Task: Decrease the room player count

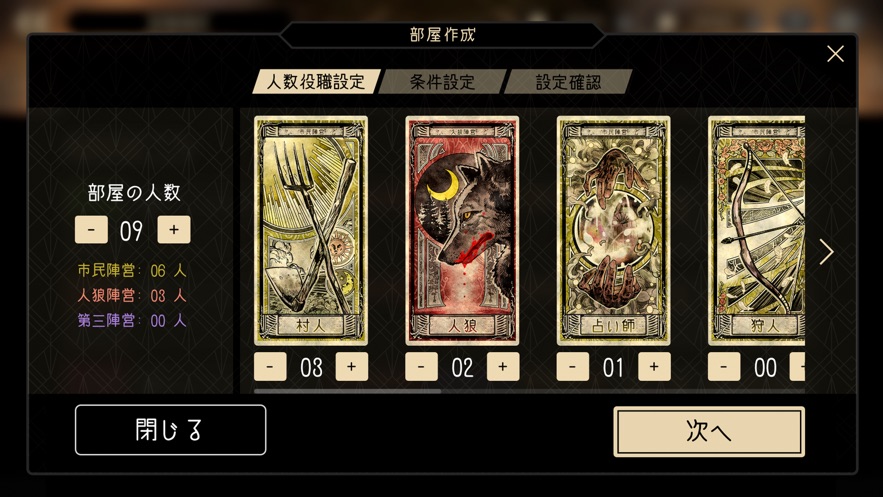Action: [91, 230]
